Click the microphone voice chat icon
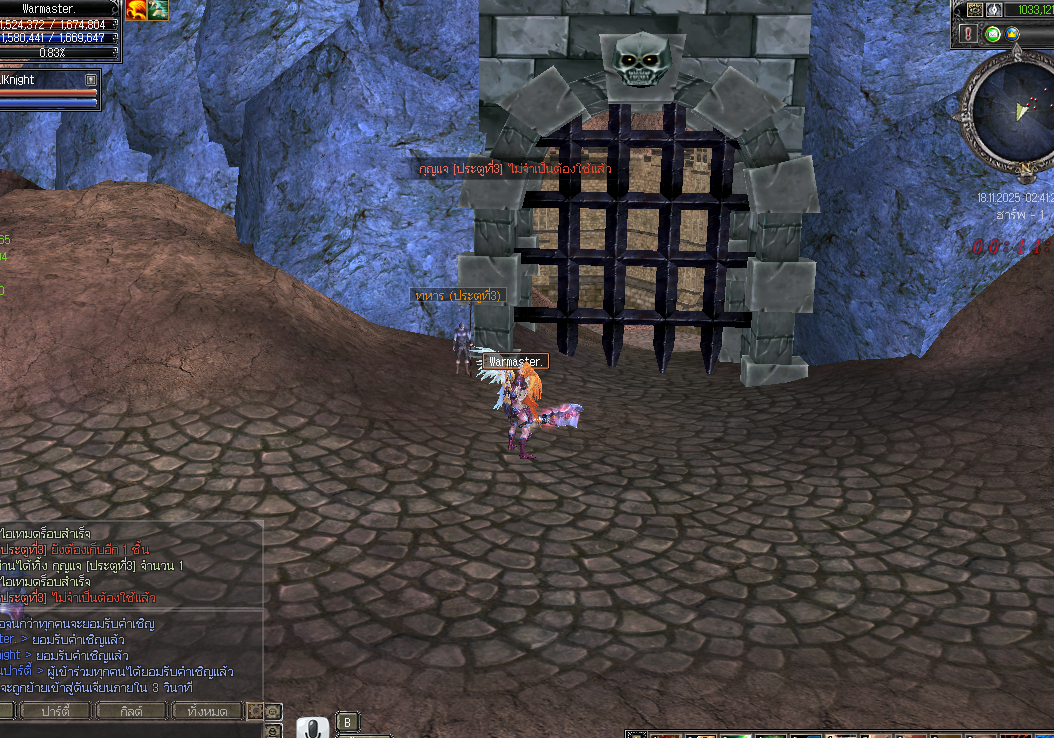Image resolution: width=1054 pixels, height=738 pixels. point(312,728)
